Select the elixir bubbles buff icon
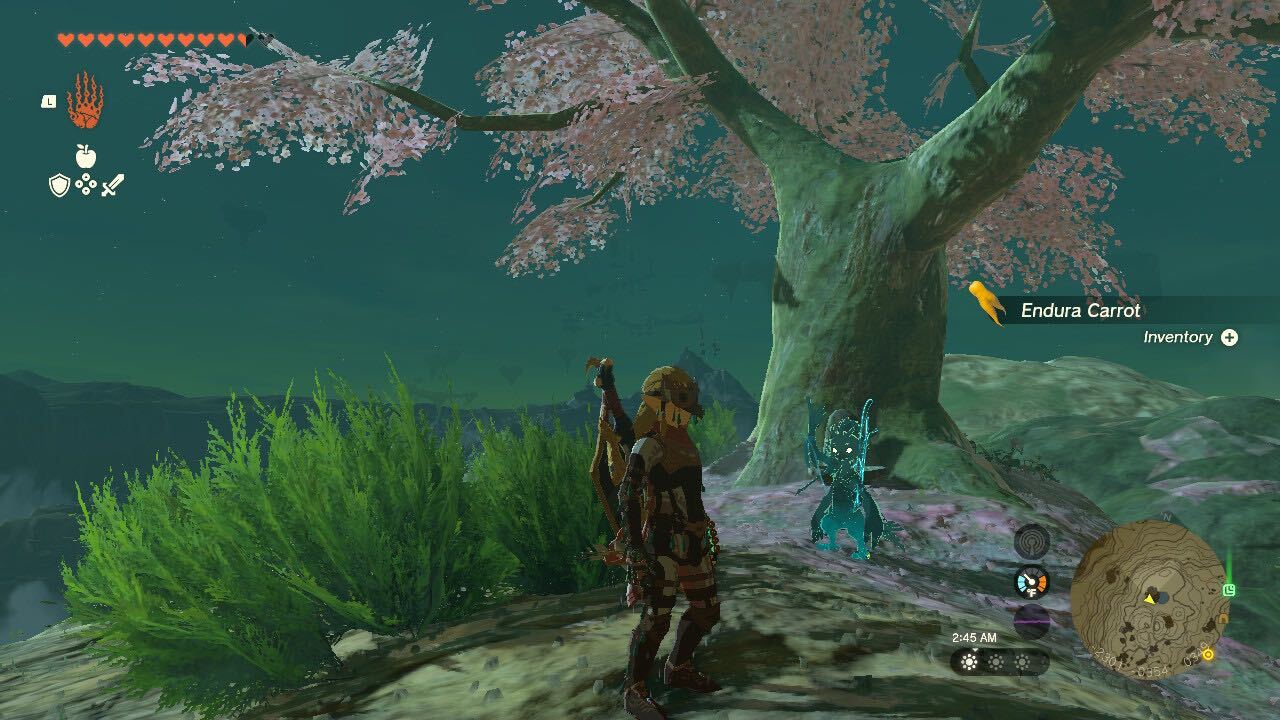1280x720 pixels. [85, 183]
